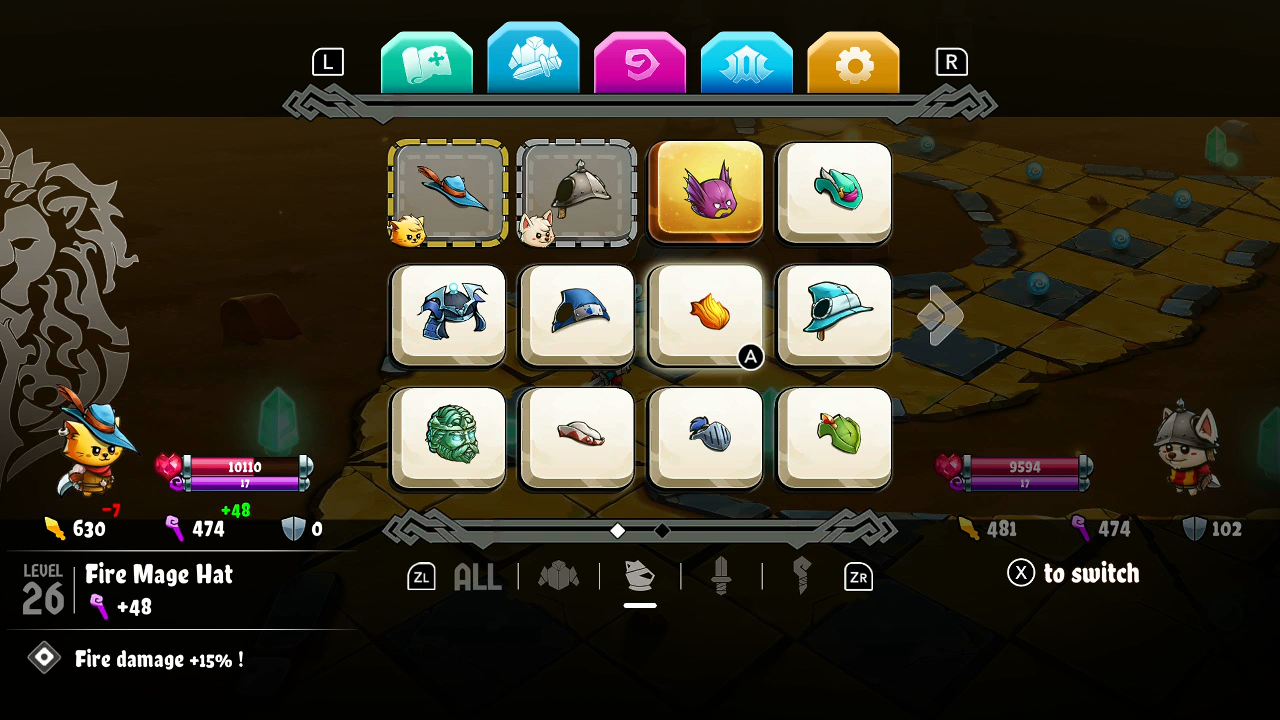Expand the next inventory page with right chevron
The height and width of the screenshot is (720, 1280).
point(938,315)
